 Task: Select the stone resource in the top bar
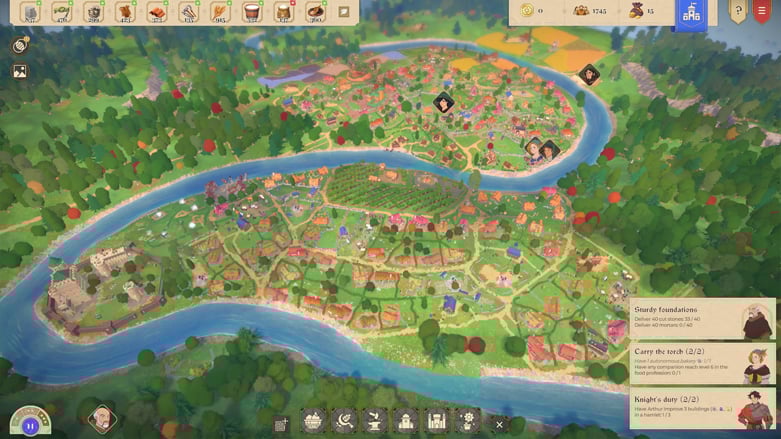point(30,12)
